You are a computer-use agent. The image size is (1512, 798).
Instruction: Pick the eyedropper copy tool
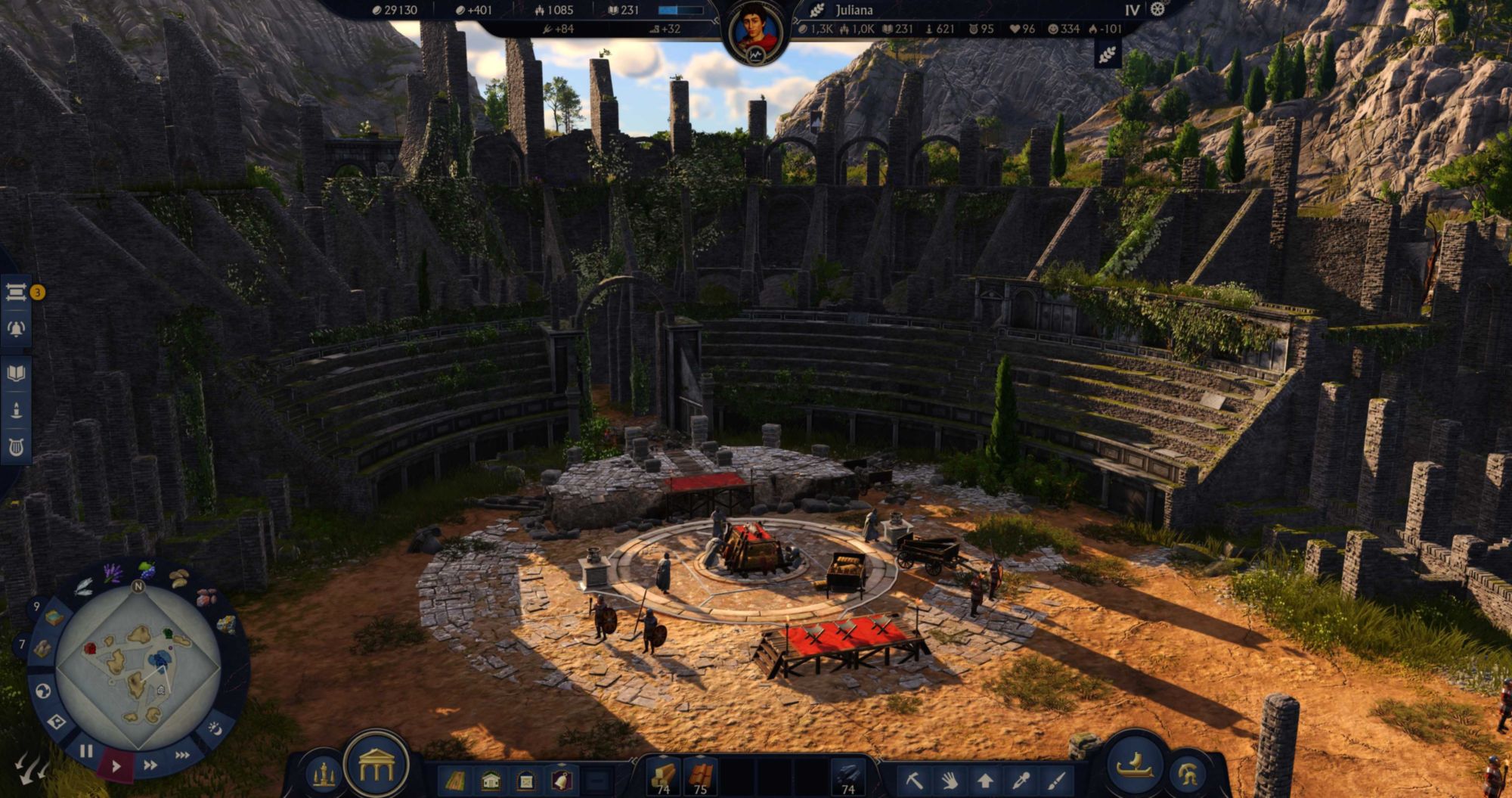tap(1020, 779)
